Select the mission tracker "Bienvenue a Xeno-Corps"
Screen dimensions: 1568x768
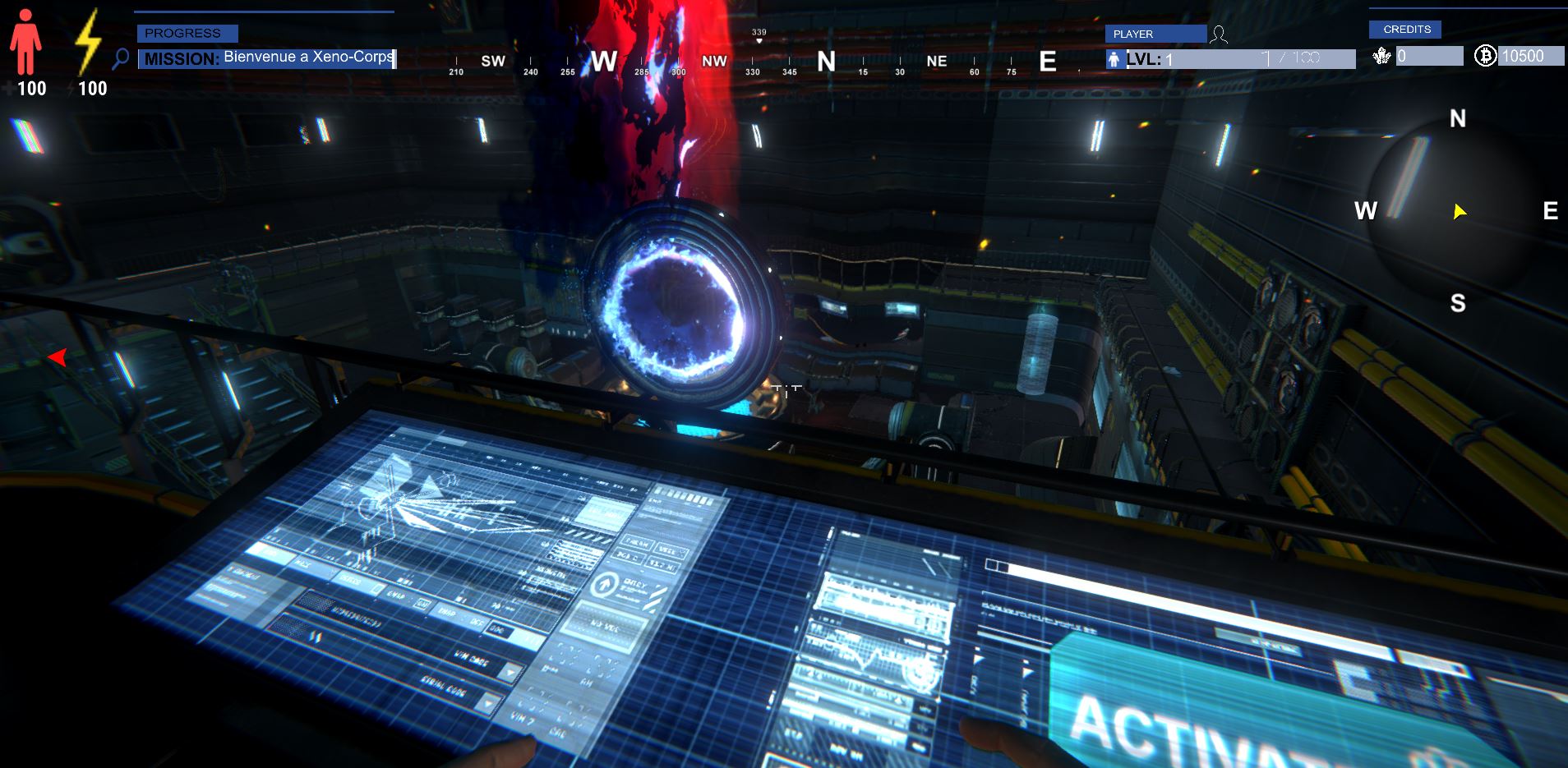[x=267, y=58]
